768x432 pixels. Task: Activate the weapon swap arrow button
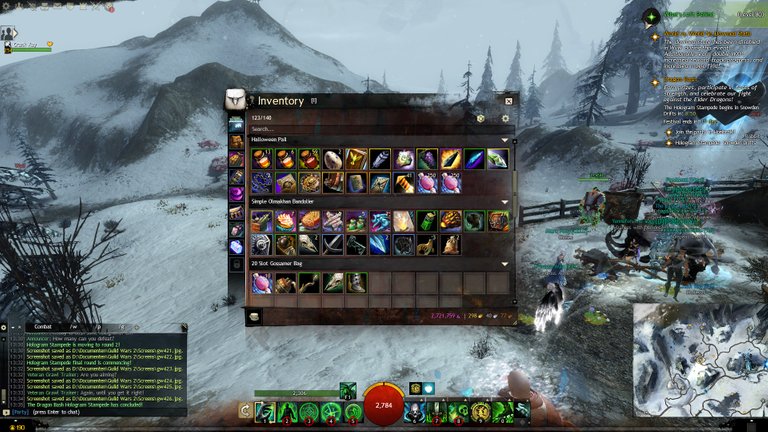(x=245, y=410)
